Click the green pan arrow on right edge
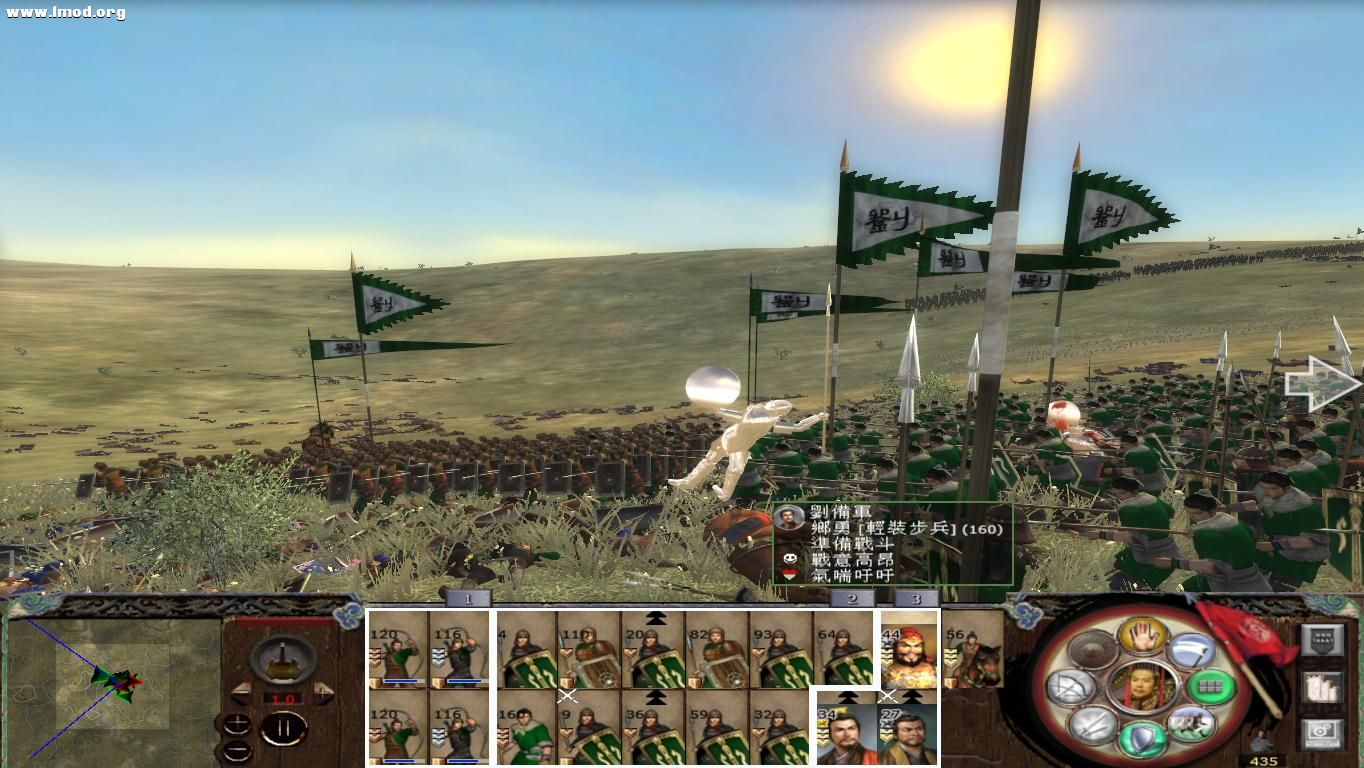This screenshot has width=1364, height=768. [x=1320, y=383]
